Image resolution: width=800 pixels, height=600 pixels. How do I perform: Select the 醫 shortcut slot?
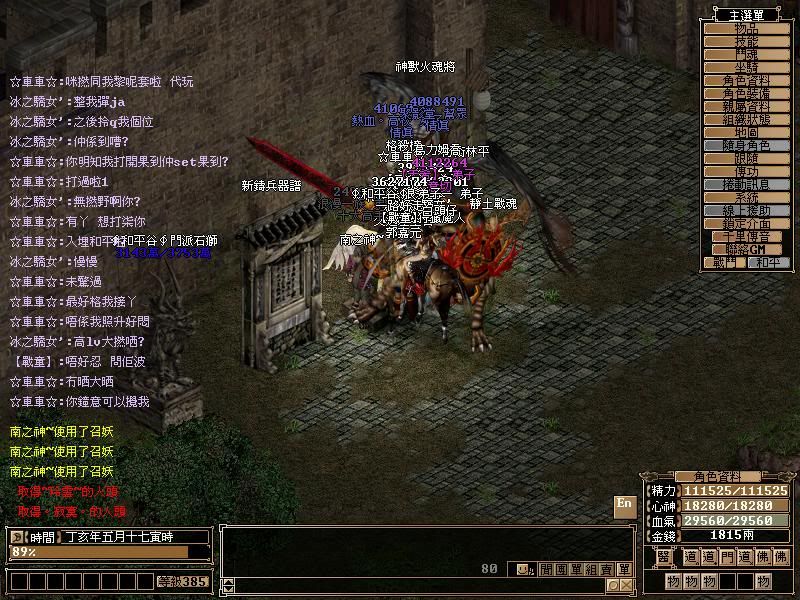[x=663, y=557]
